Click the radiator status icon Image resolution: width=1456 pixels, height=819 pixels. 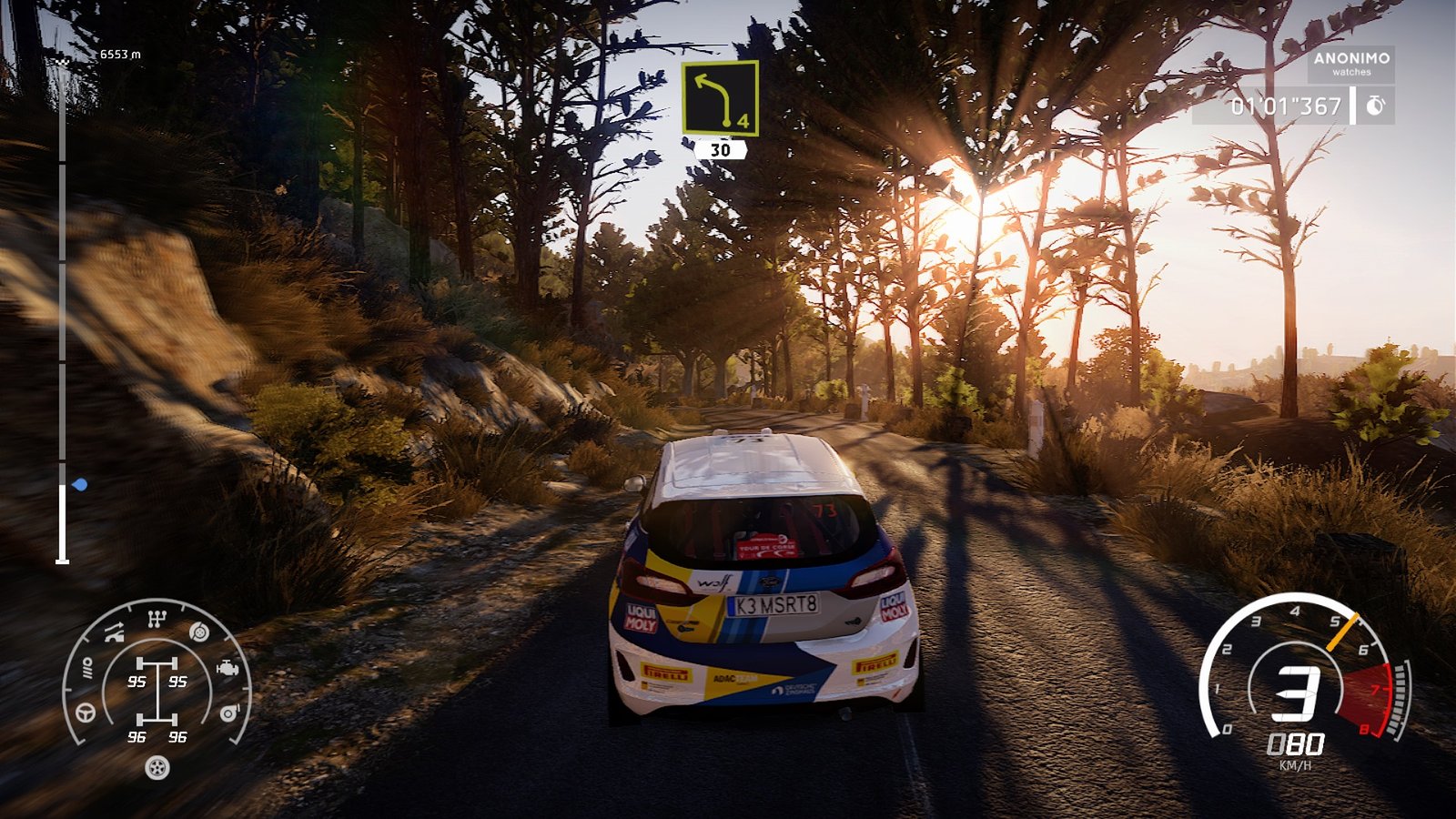click(89, 668)
